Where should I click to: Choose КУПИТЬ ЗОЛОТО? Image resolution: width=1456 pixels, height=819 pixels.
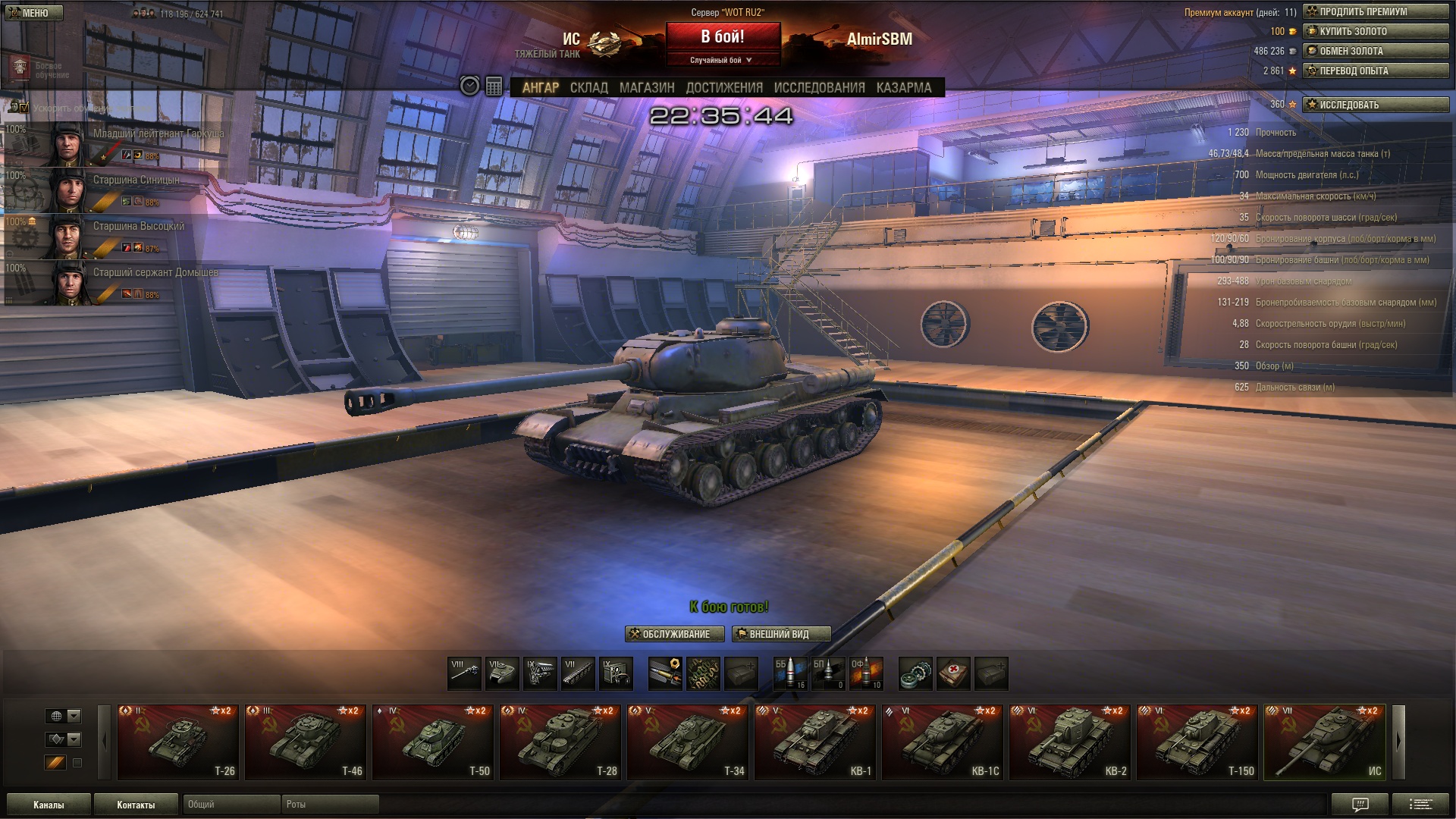(1375, 32)
